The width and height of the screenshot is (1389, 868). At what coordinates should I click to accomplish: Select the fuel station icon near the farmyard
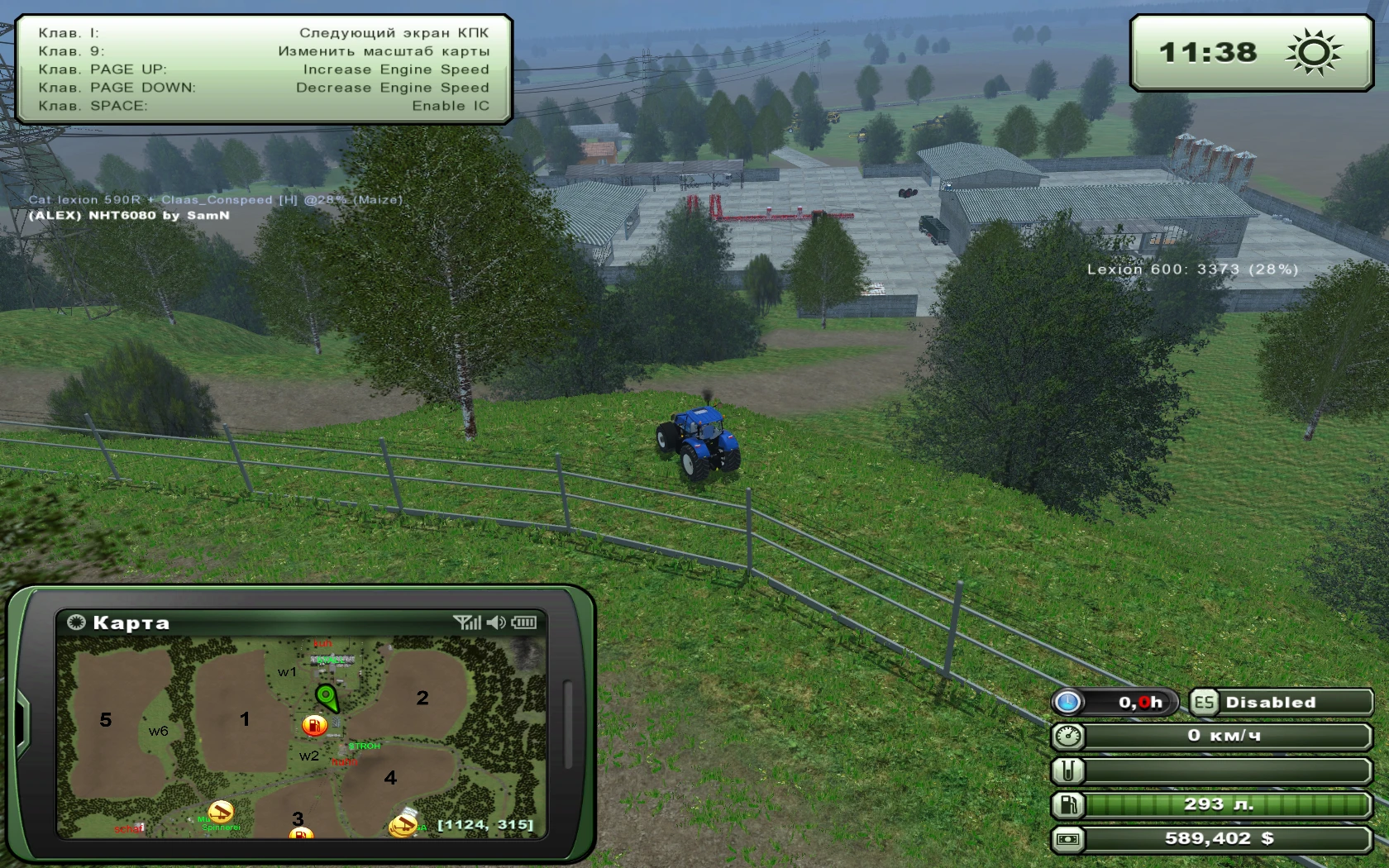(314, 725)
